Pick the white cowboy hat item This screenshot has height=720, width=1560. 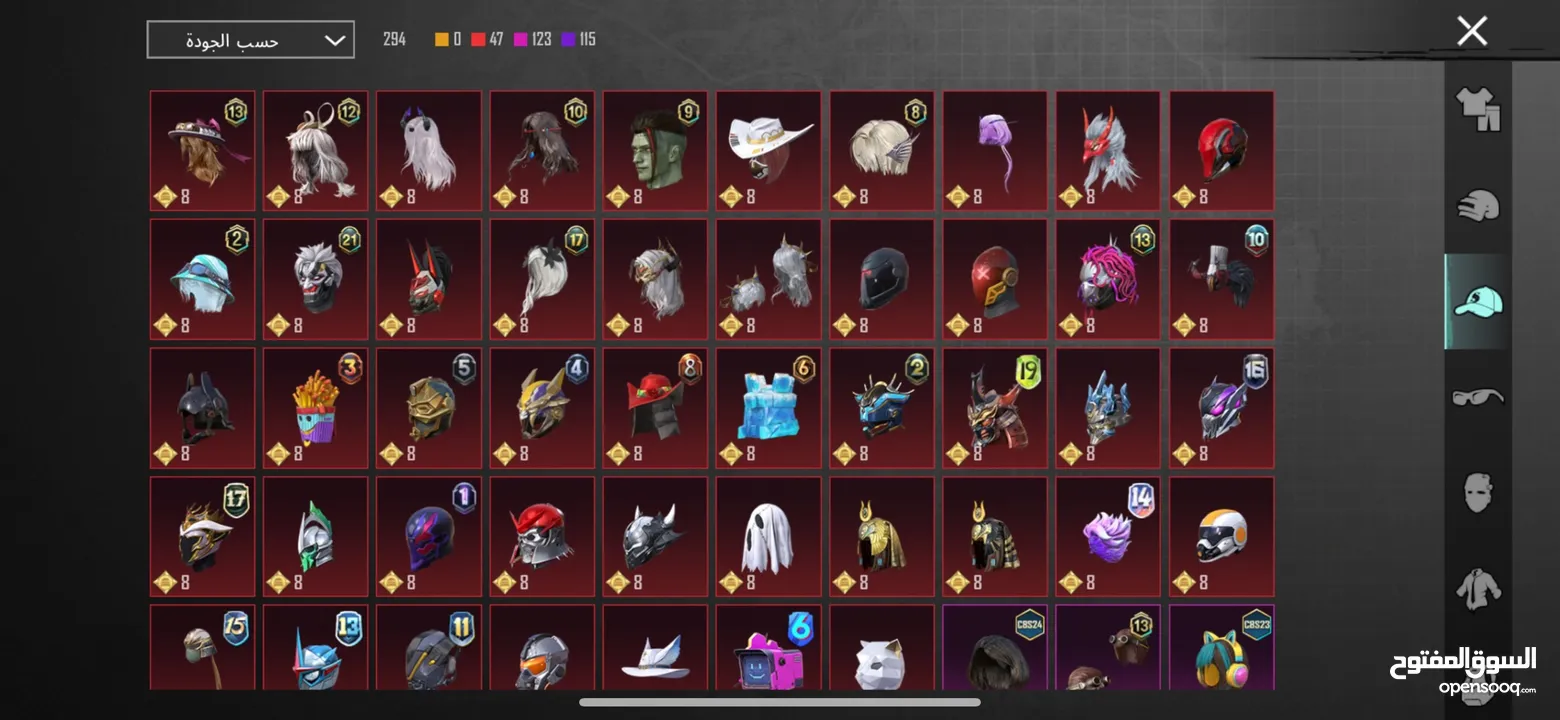click(768, 151)
